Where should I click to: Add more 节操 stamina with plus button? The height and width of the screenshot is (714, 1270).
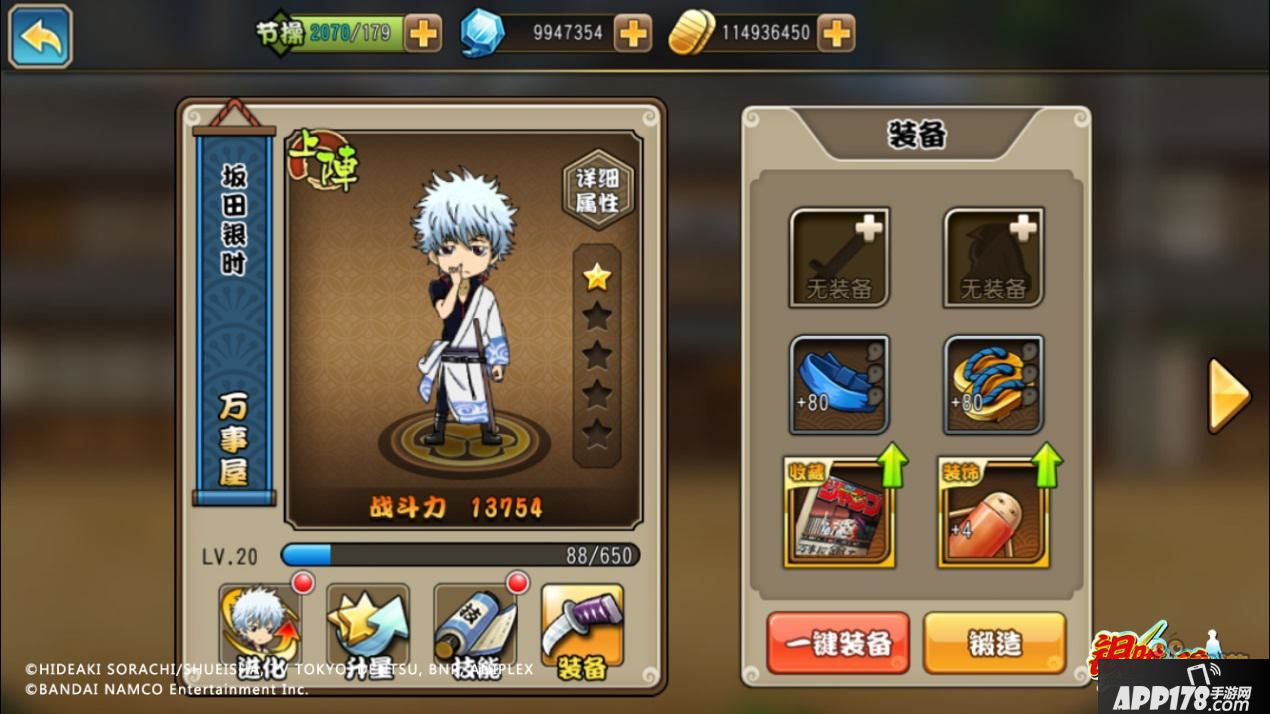click(x=424, y=33)
